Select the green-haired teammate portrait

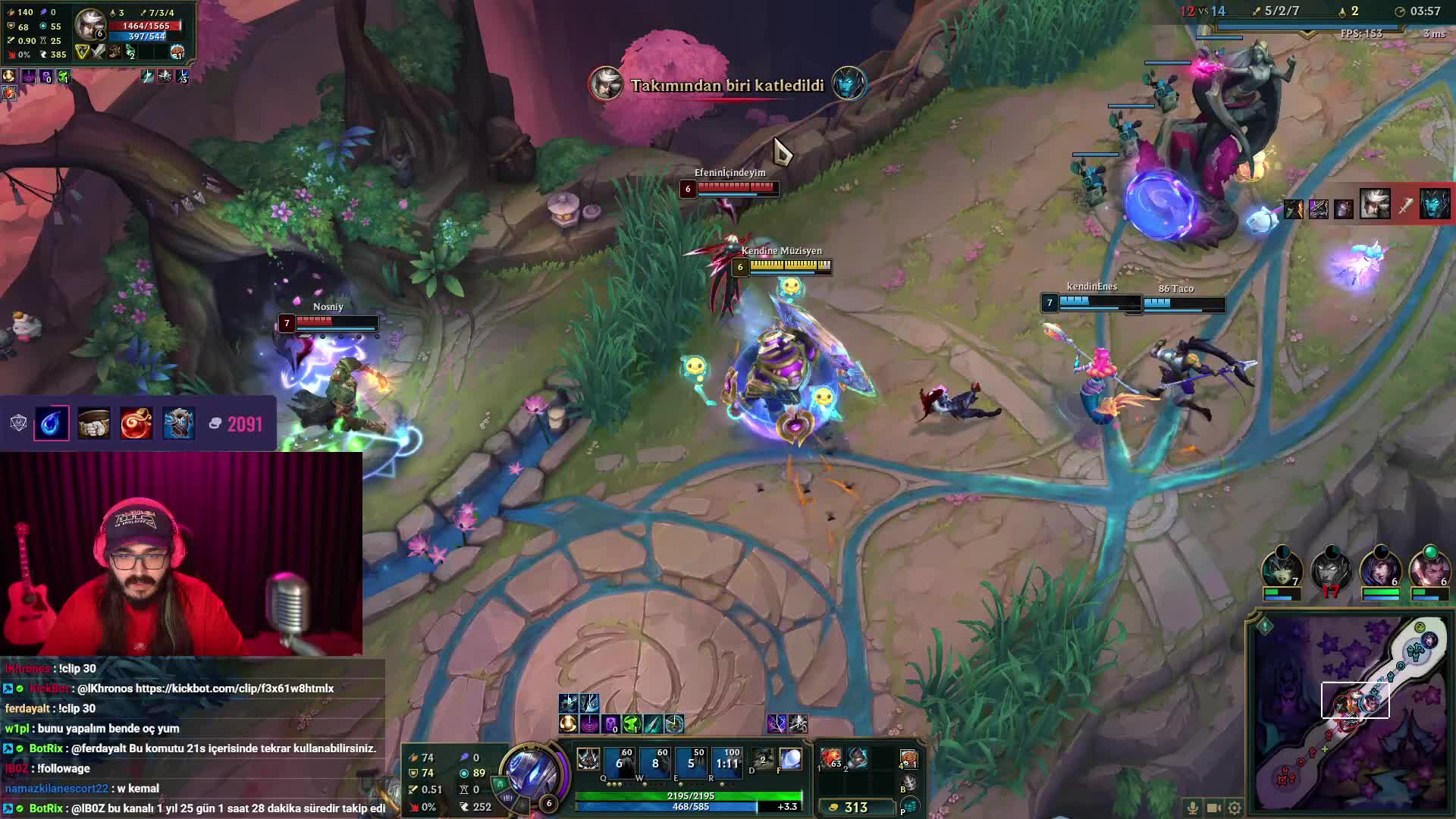pyautogui.click(x=1282, y=569)
